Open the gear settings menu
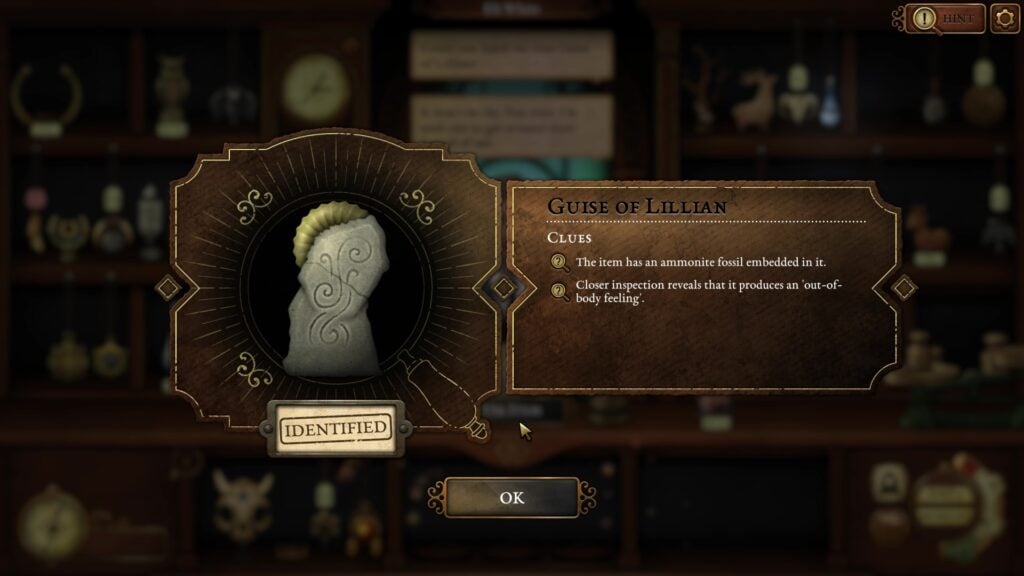Viewport: 1024px width, 576px height. pyautogui.click(x=1005, y=18)
